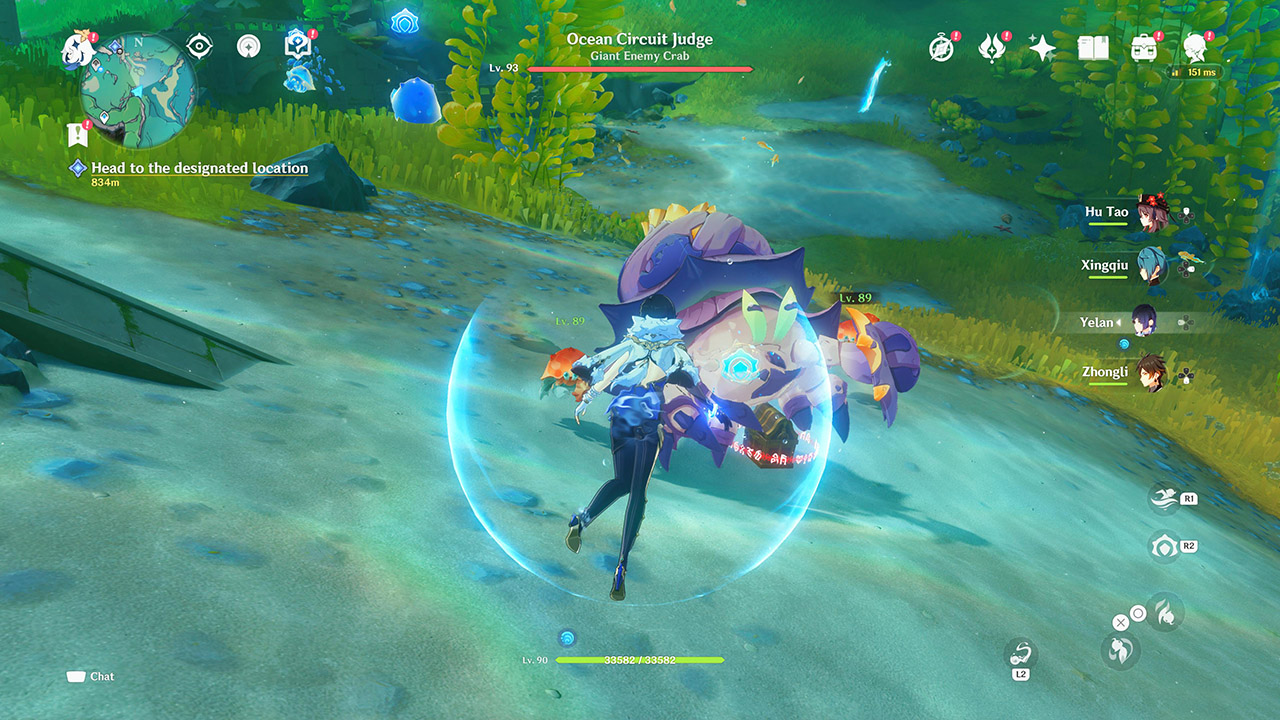Open the question-mark tutorial icon
The image size is (1280, 720).
(x=297, y=45)
